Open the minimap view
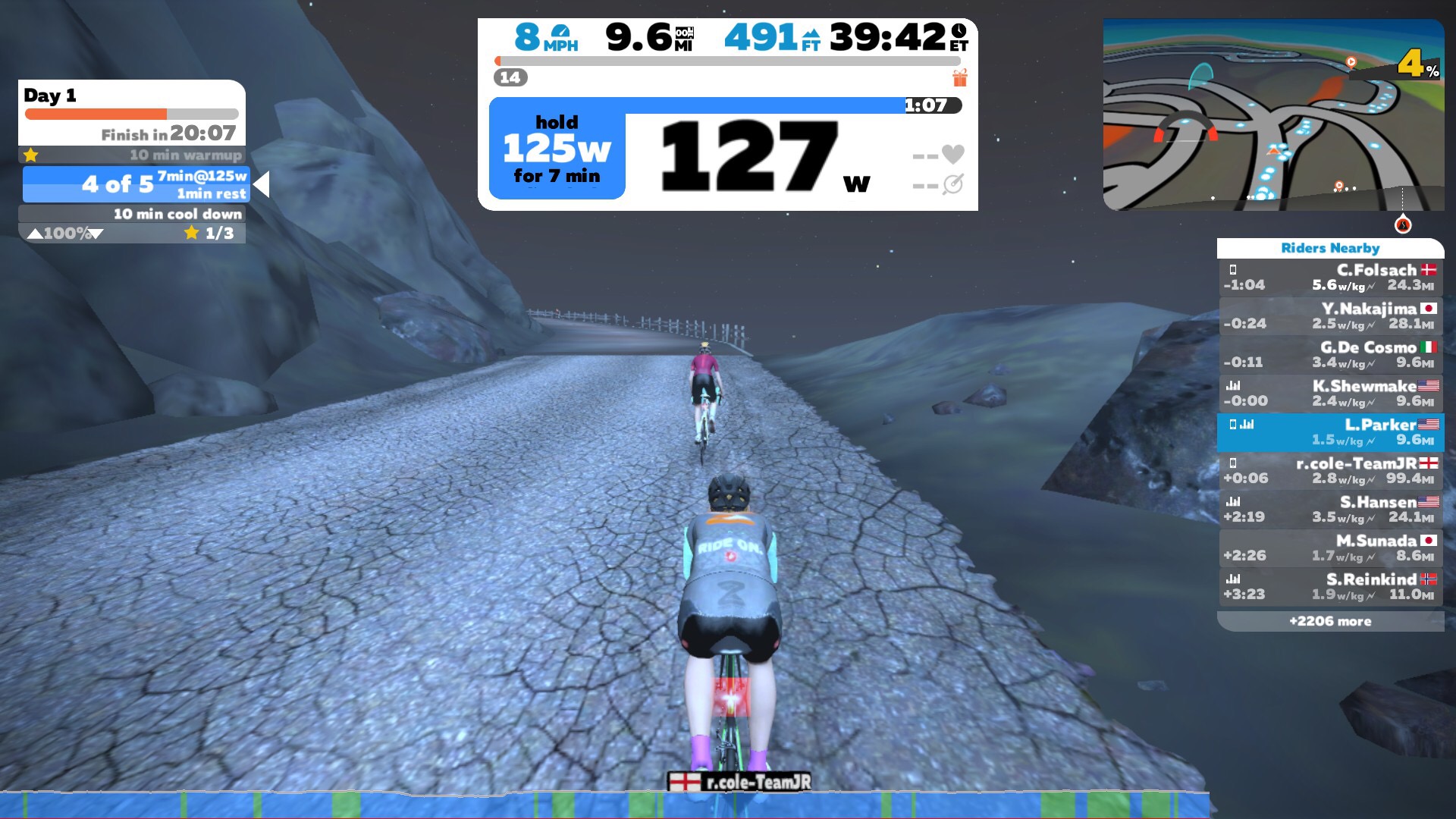Screen dimensions: 1456x819 tap(1273, 115)
